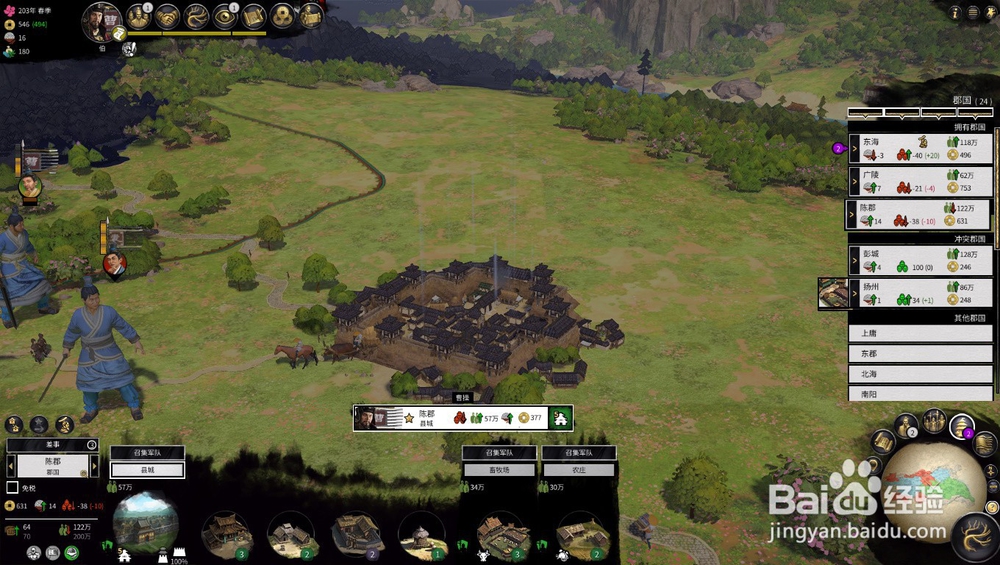Select the main city building portrait
The image size is (1000, 565).
tap(146, 522)
